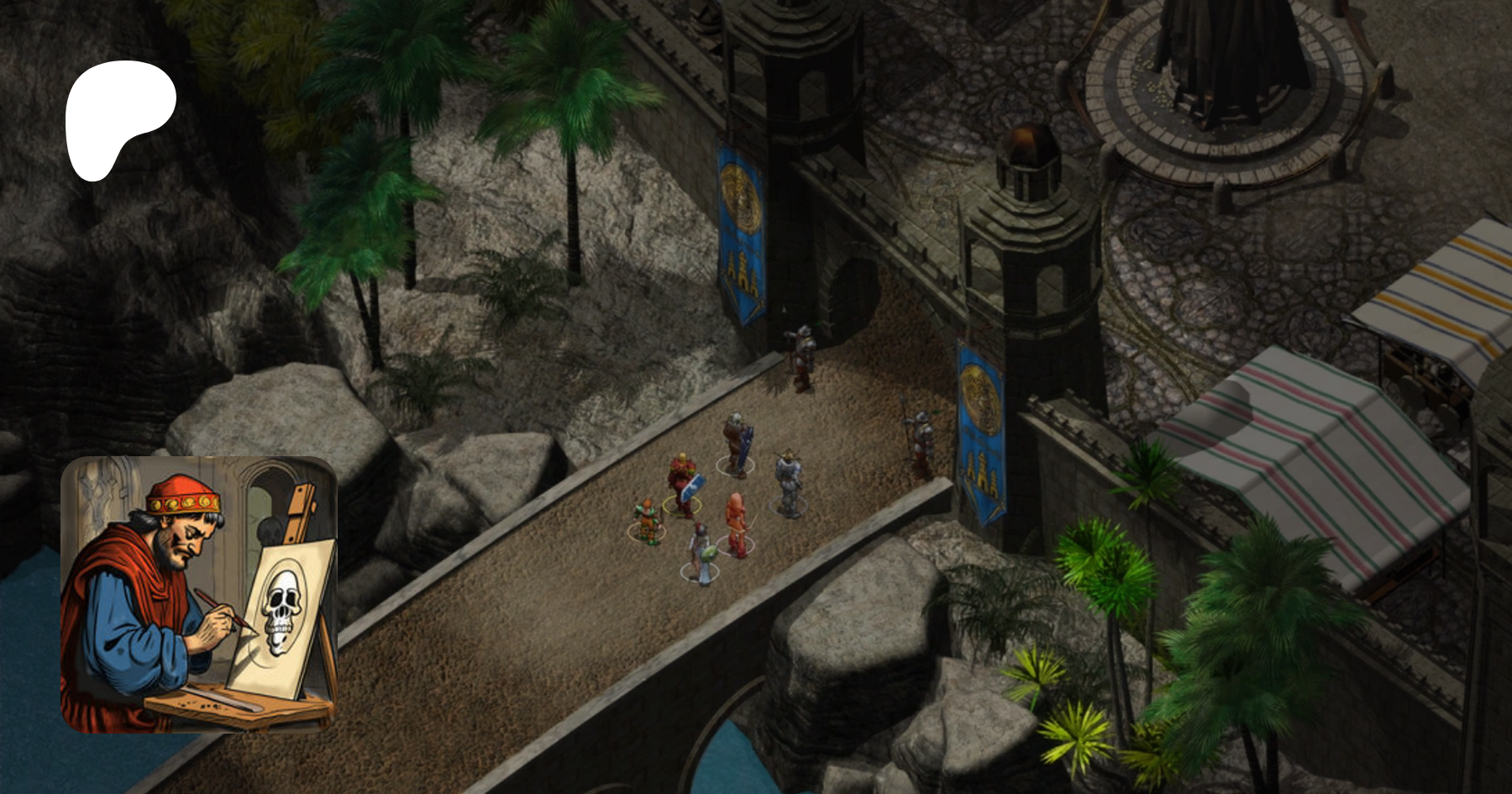Screen dimensions: 1512x794
Task: Select the small green-and-orange armored party member
Action: [647, 520]
